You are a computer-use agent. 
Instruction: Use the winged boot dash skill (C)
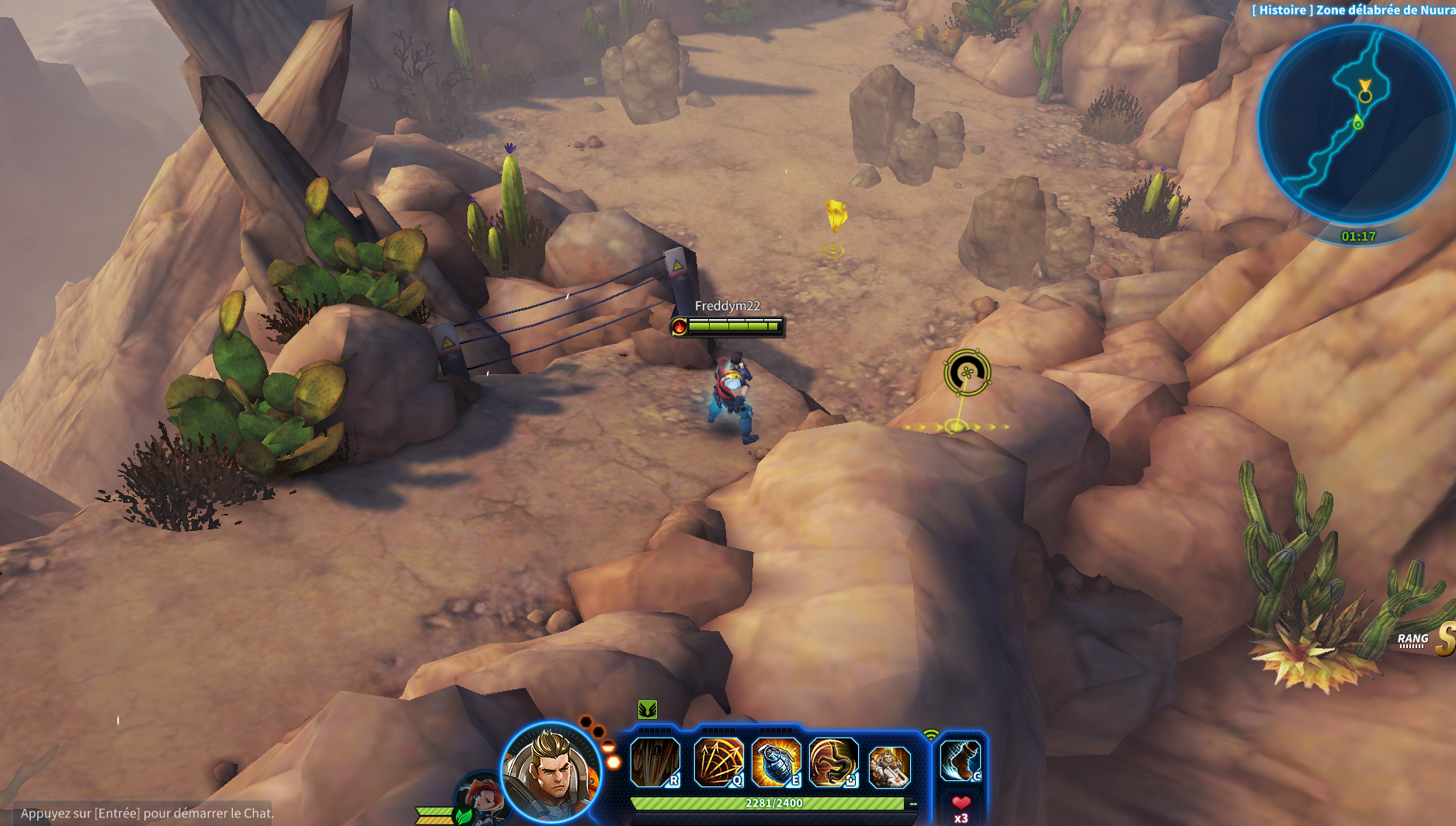[x=960, y=760]
